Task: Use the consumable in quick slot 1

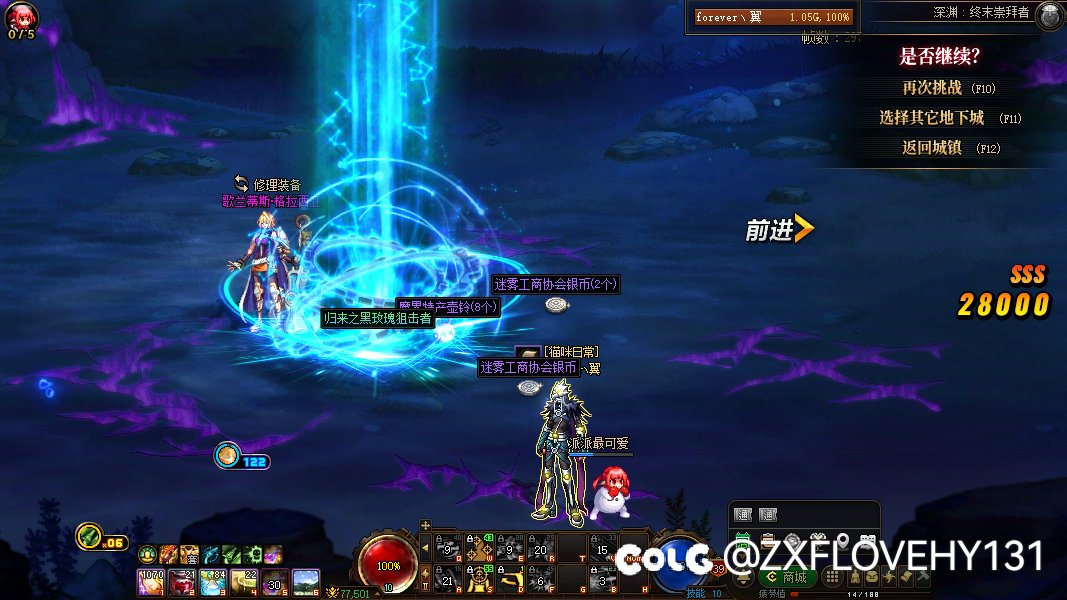Action: (151, 579)
